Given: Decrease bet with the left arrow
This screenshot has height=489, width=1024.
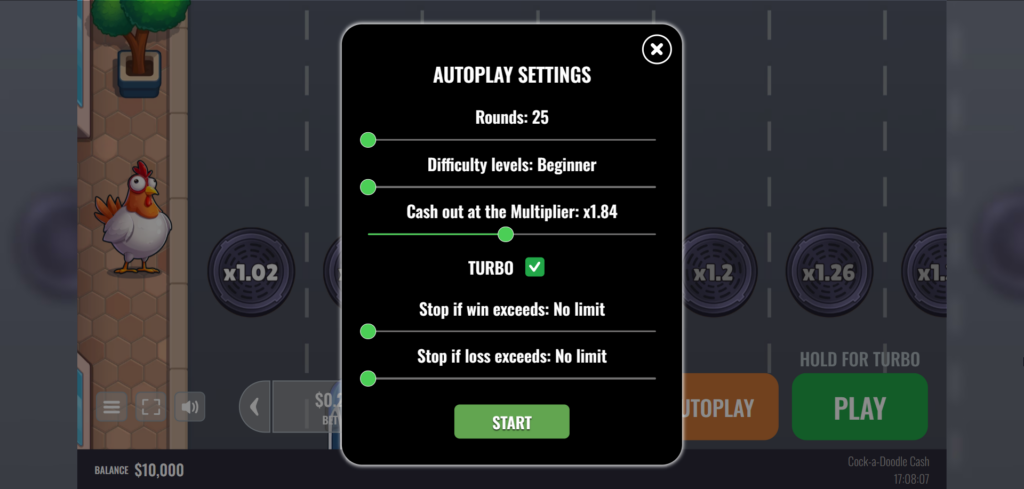Looking at the screenshot, I should (255, 407).
